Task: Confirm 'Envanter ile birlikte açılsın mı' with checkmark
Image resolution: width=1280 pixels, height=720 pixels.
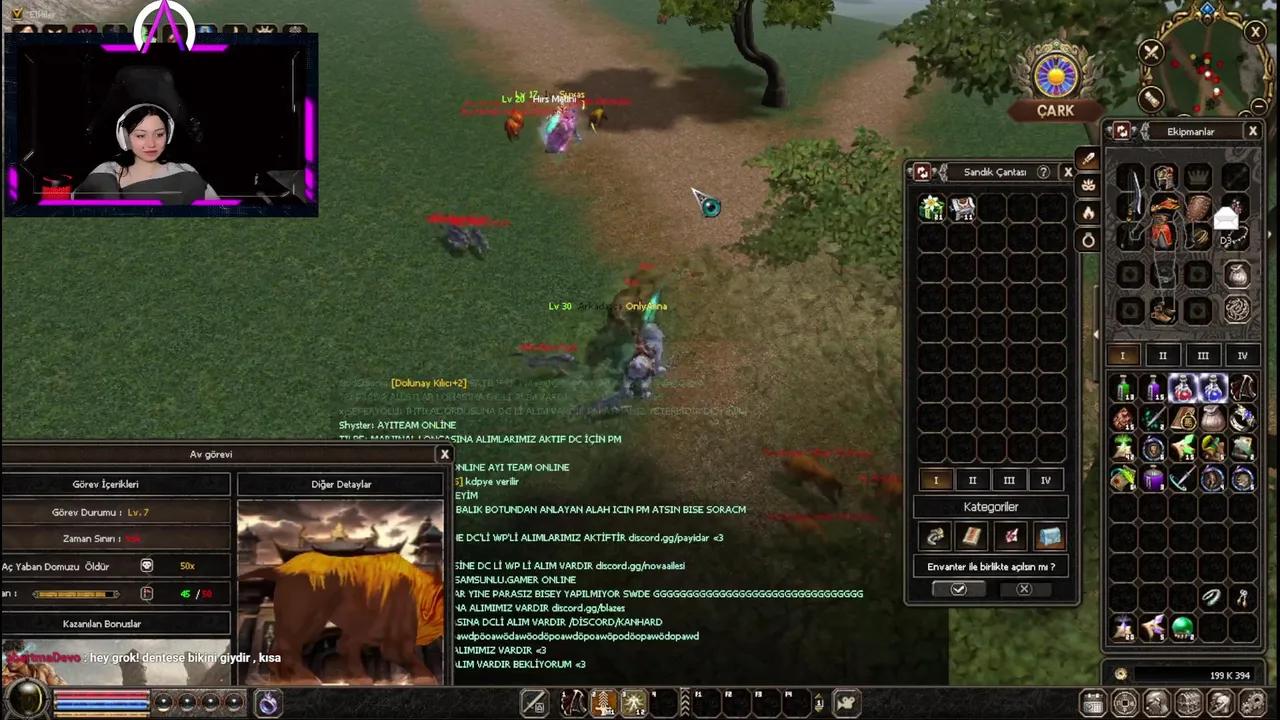Action: (959, 589)
